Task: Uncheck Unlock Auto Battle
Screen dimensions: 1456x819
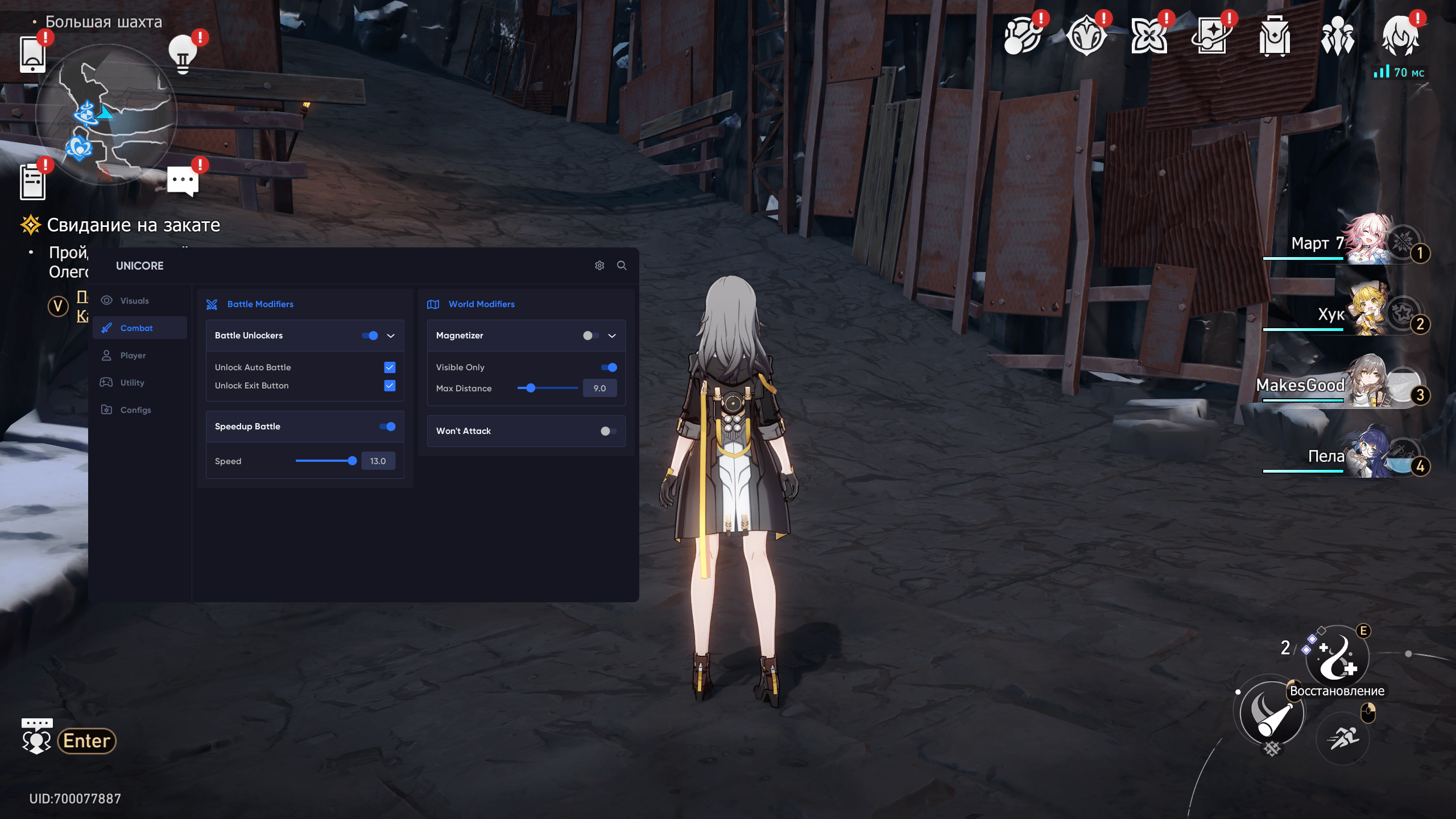Action: [x=390, y=367]
